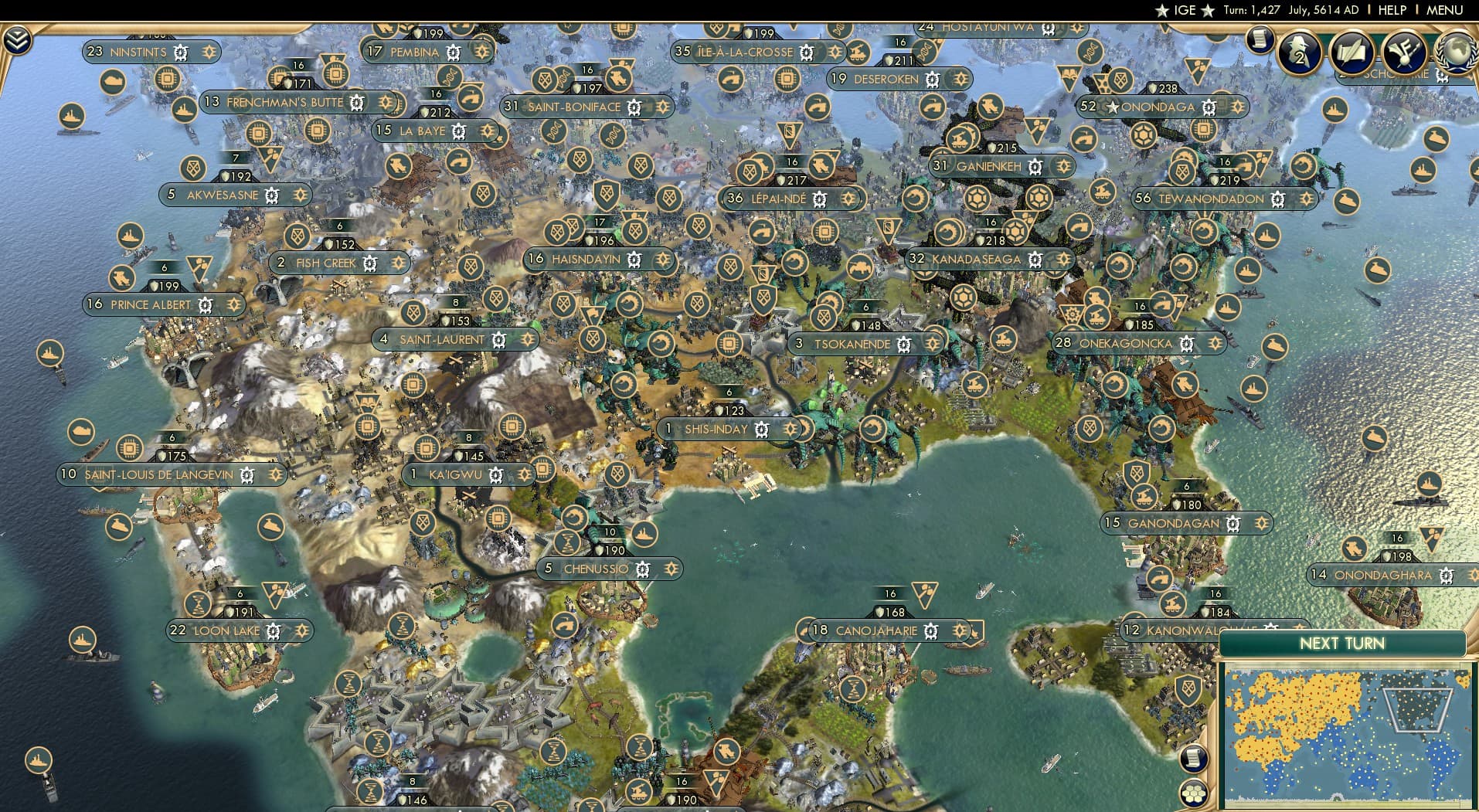Click the focus toggle beside Fish Creek
1479x812 pixels.
tap(398, 263)
